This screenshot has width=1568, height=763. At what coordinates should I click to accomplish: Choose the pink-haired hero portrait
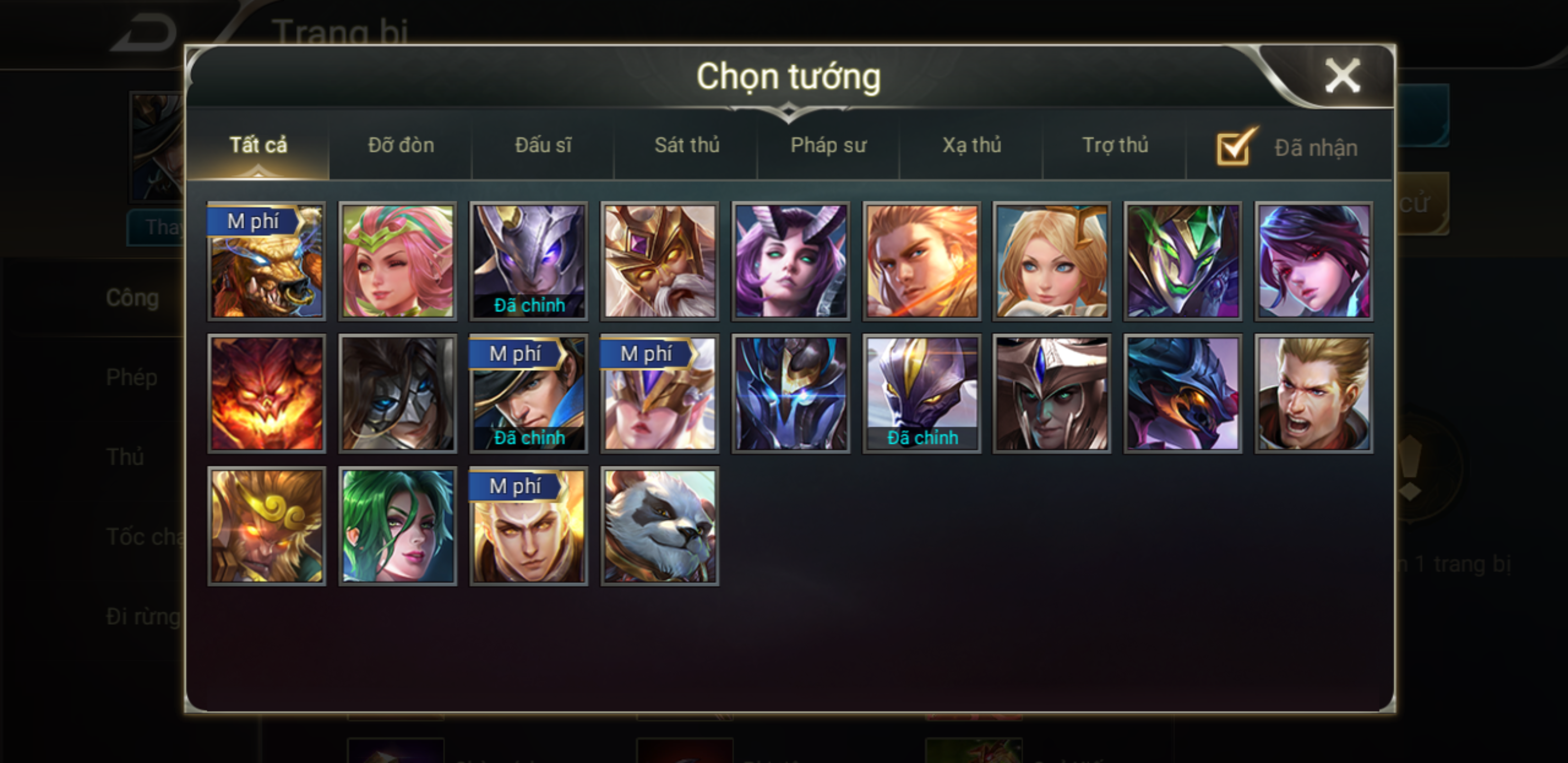[397, 261]
